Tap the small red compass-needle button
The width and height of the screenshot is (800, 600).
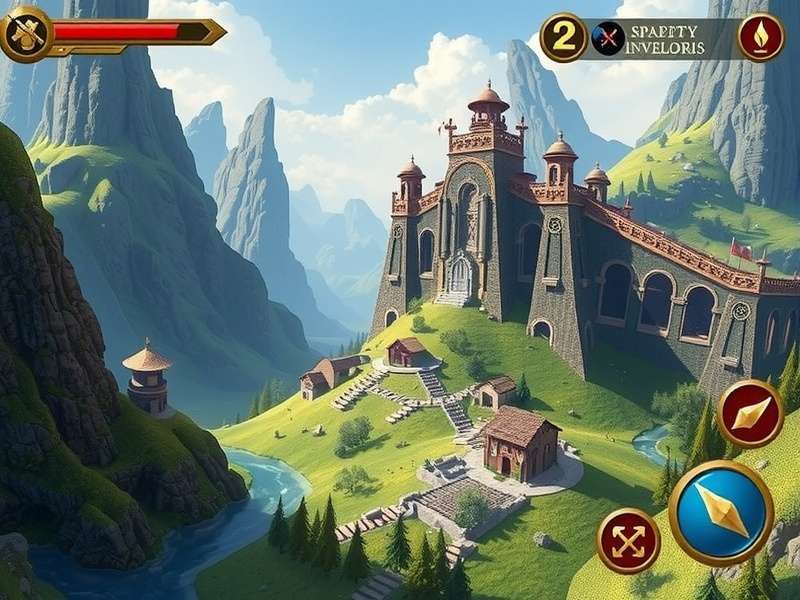[750, 413]
